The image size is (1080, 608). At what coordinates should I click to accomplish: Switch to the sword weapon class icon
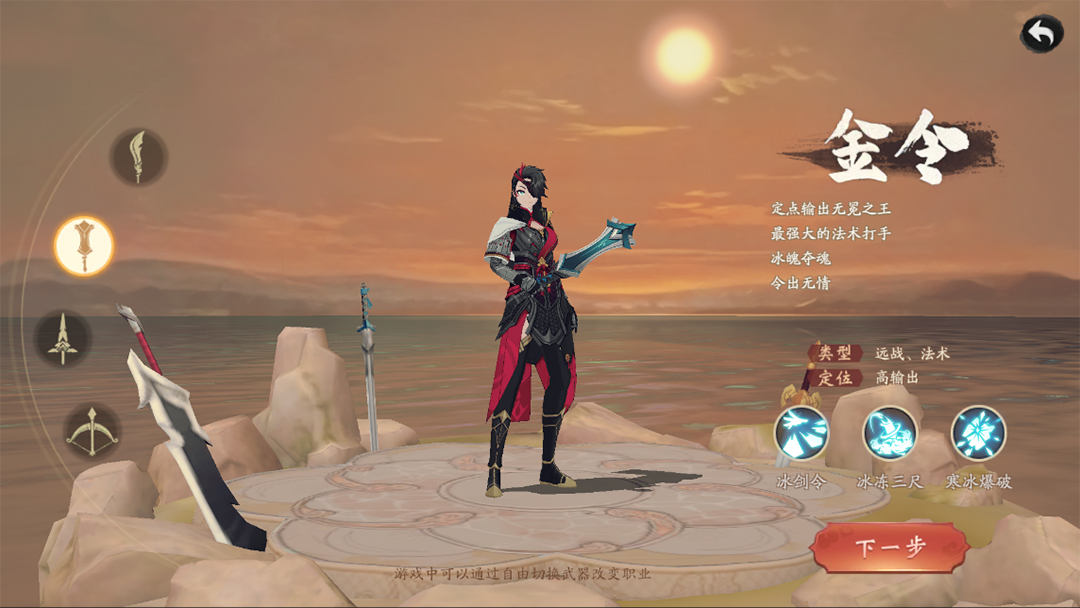(x=63, y=338)
